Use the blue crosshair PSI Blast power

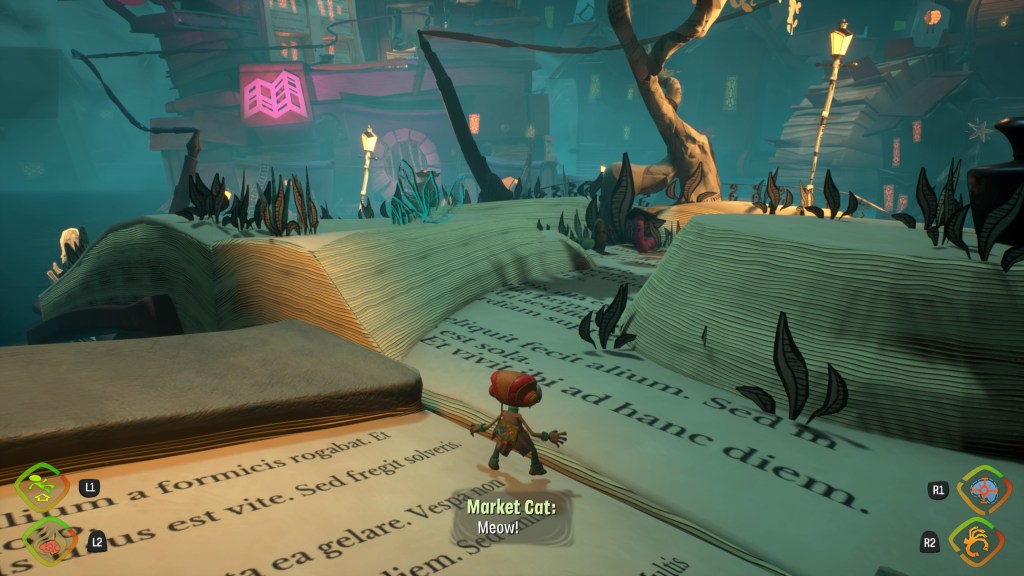tap(982, 492)
